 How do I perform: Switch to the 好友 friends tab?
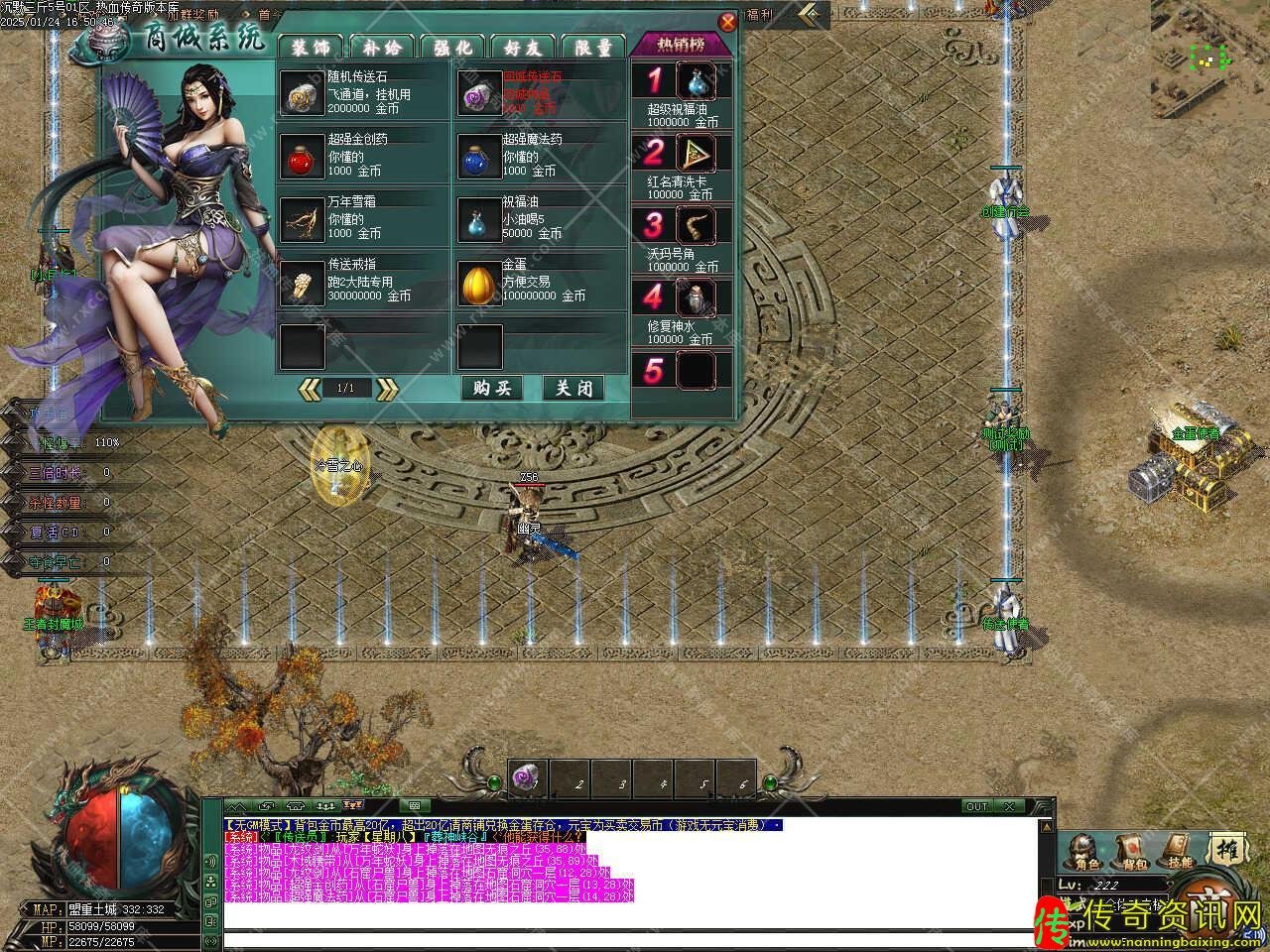(523, 47)
